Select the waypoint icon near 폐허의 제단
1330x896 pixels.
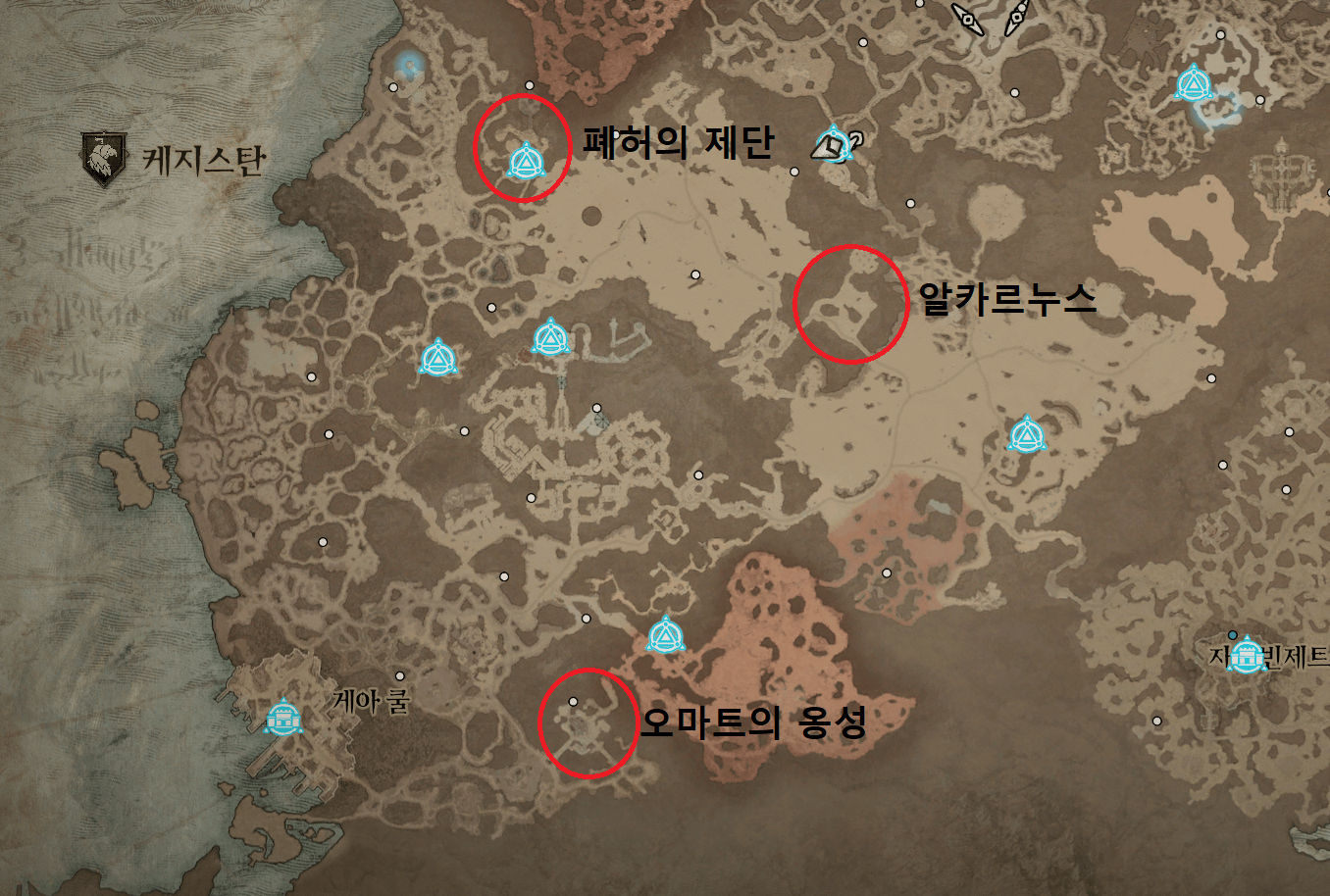tap(527, 161)
